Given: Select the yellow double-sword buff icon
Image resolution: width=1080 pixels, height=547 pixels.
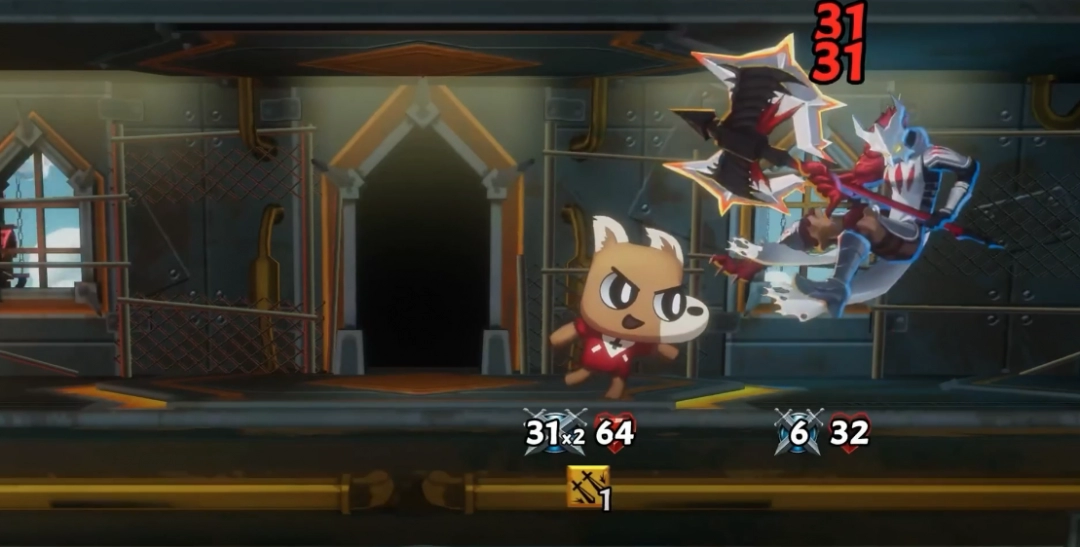Looking at the screenshot, I should click(x=586, y=486).
